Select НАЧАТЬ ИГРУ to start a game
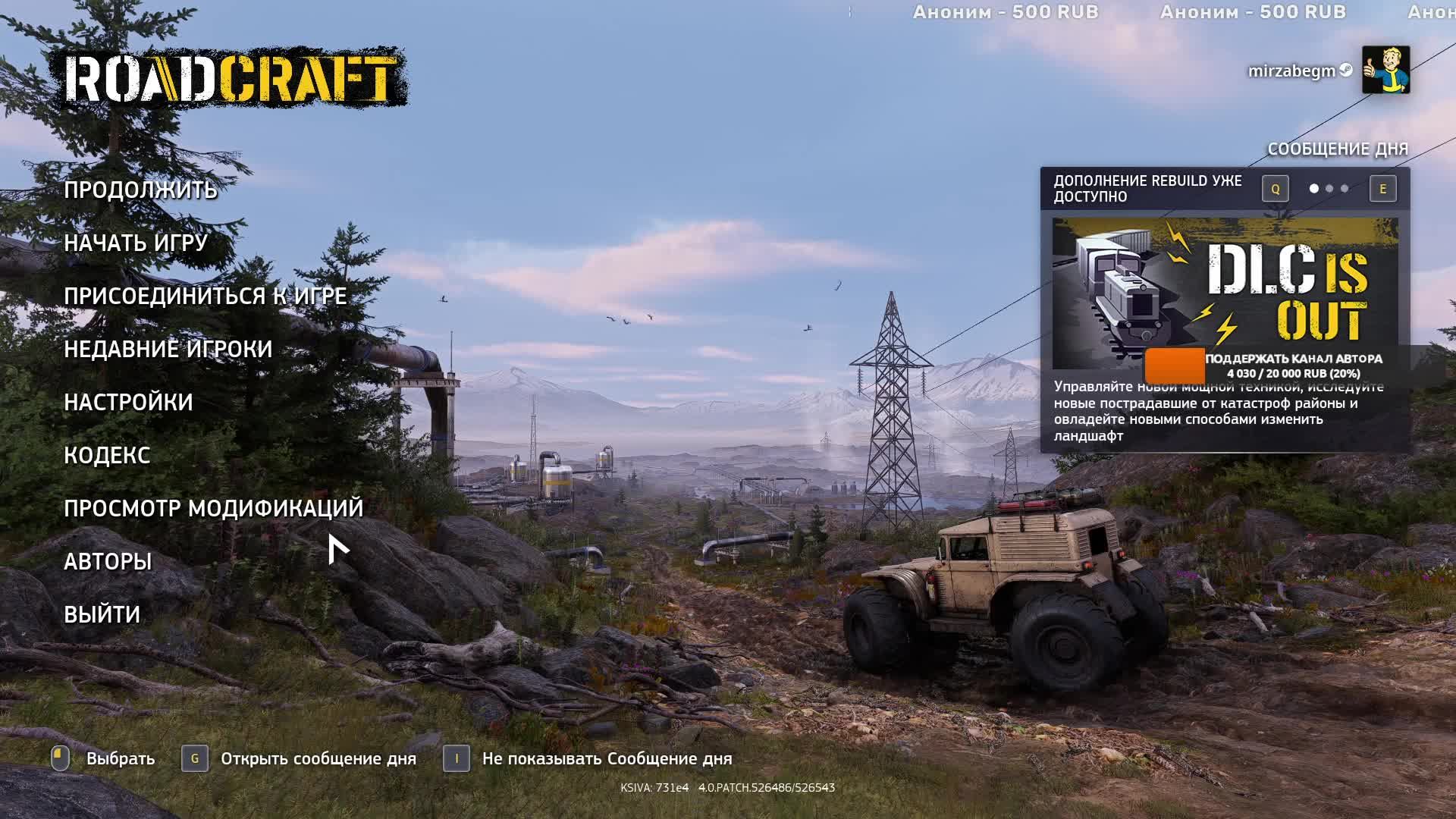The height and width of the screenshot is (819, 1456). (136, 243)
